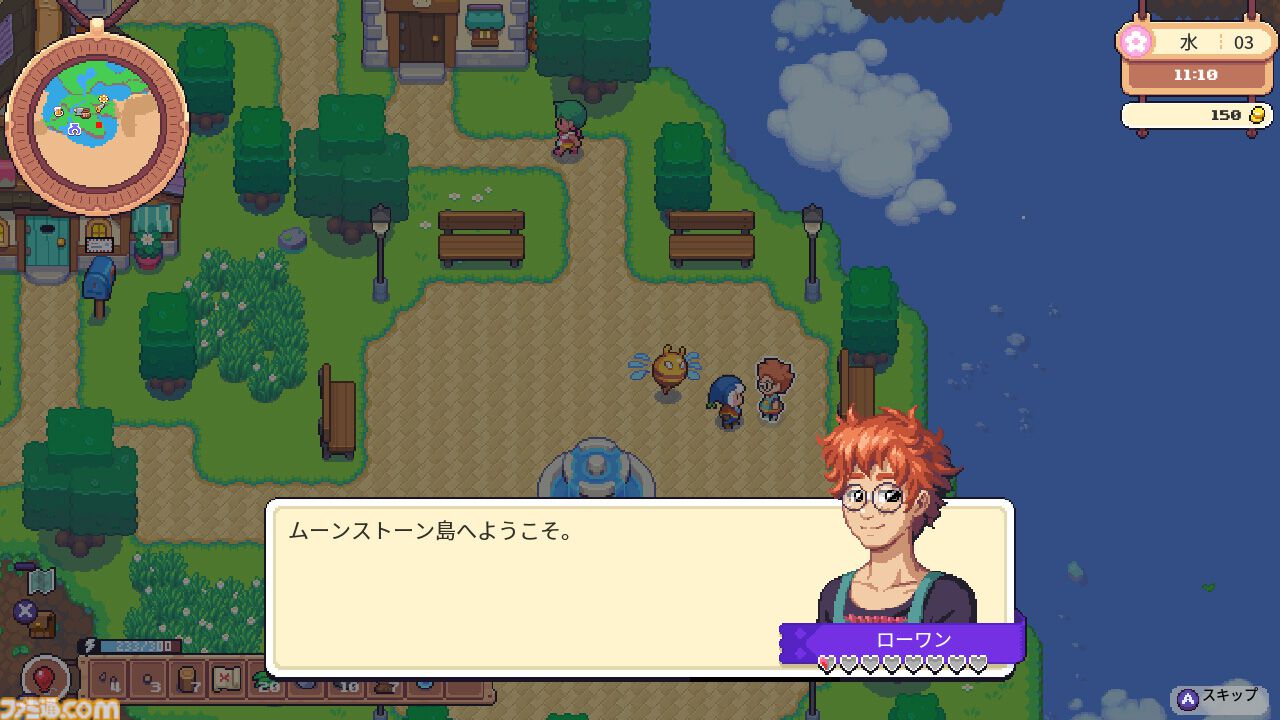Expand the 11:10 clock bar
The image size is (1280, 720).
1196,74
